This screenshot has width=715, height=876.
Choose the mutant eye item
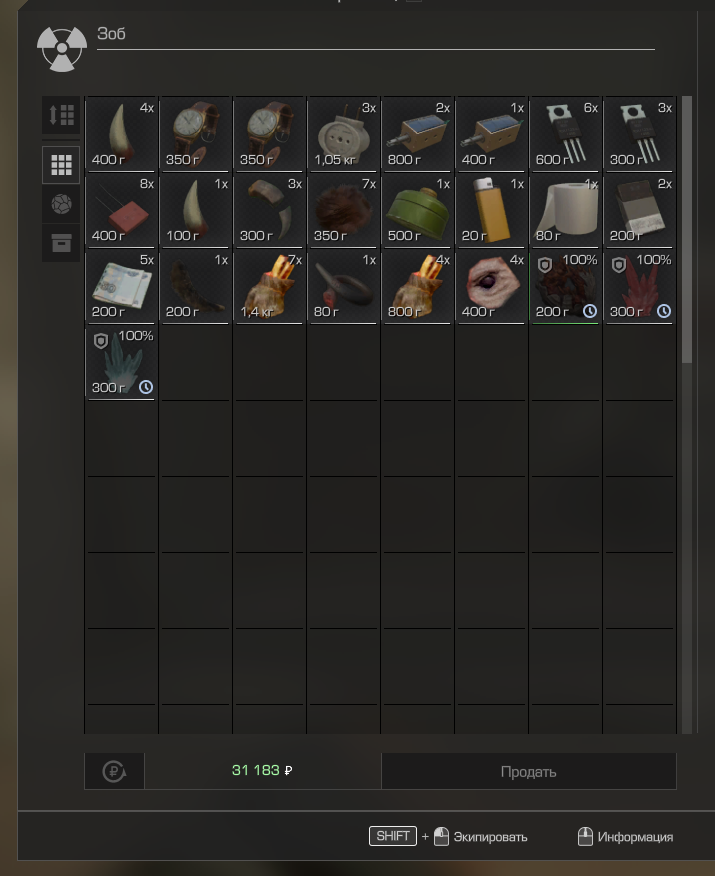pyautogui.click(x=491, y=286)
